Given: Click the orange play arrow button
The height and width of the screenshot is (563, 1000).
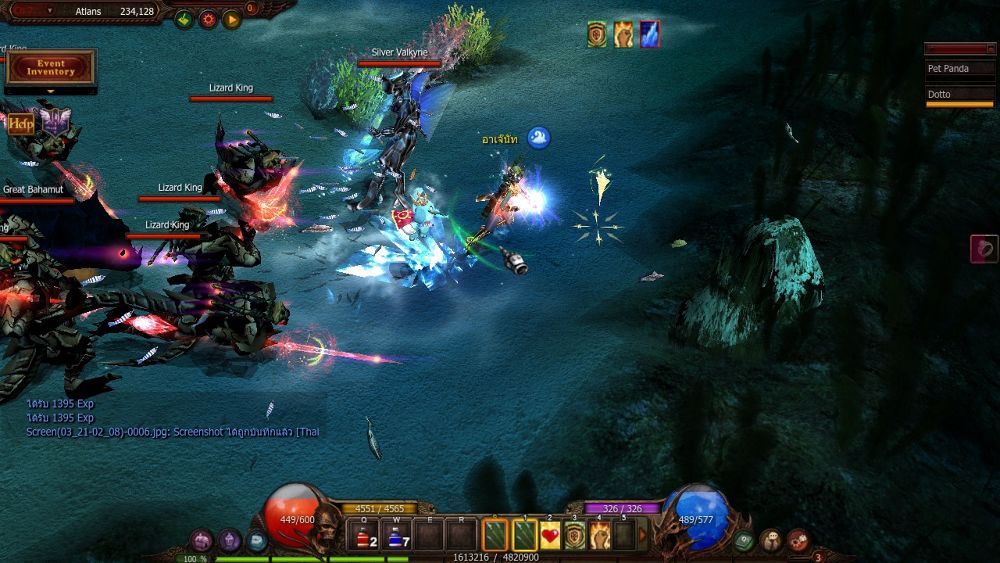Looking at the screenshot, I should (231, 18).
